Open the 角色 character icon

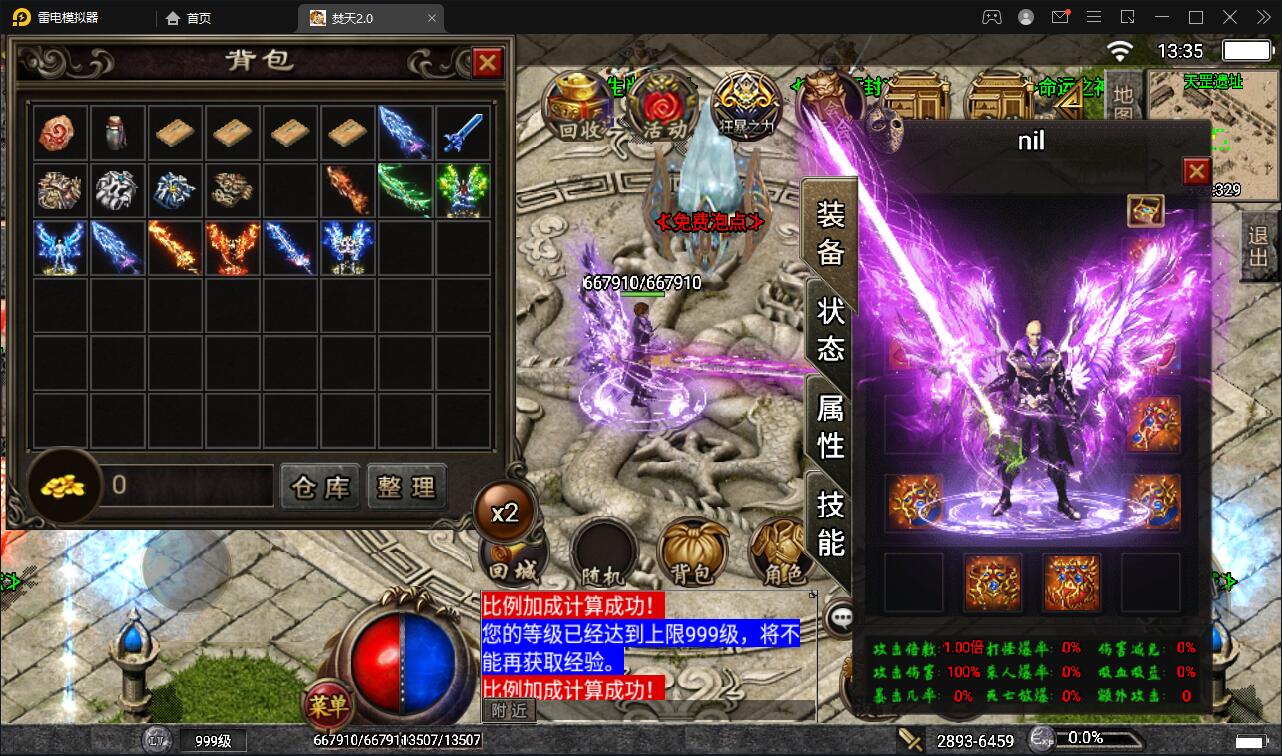pos(781,550)
